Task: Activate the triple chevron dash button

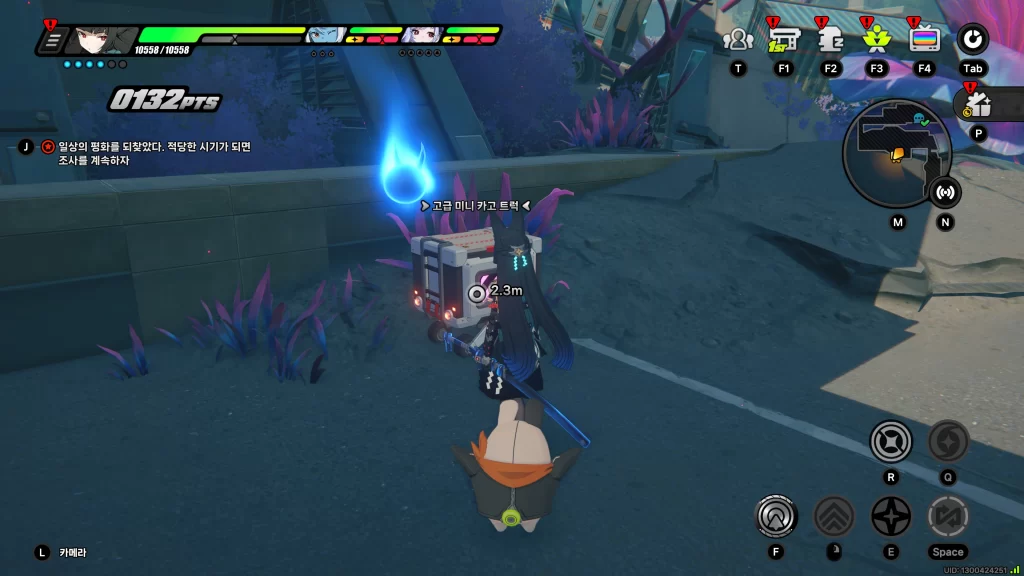Action: tap(833, 516)
